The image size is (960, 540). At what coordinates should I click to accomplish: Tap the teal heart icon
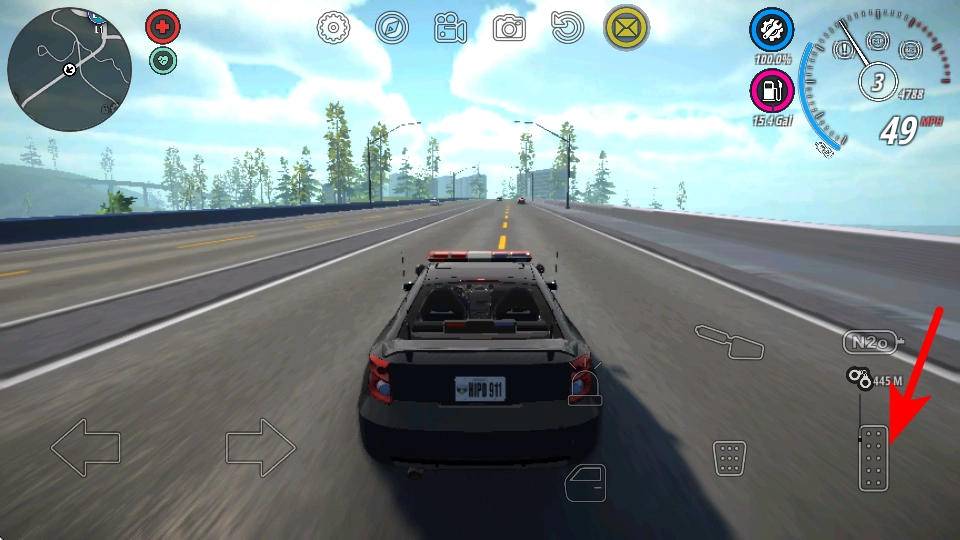coord(162,60)
